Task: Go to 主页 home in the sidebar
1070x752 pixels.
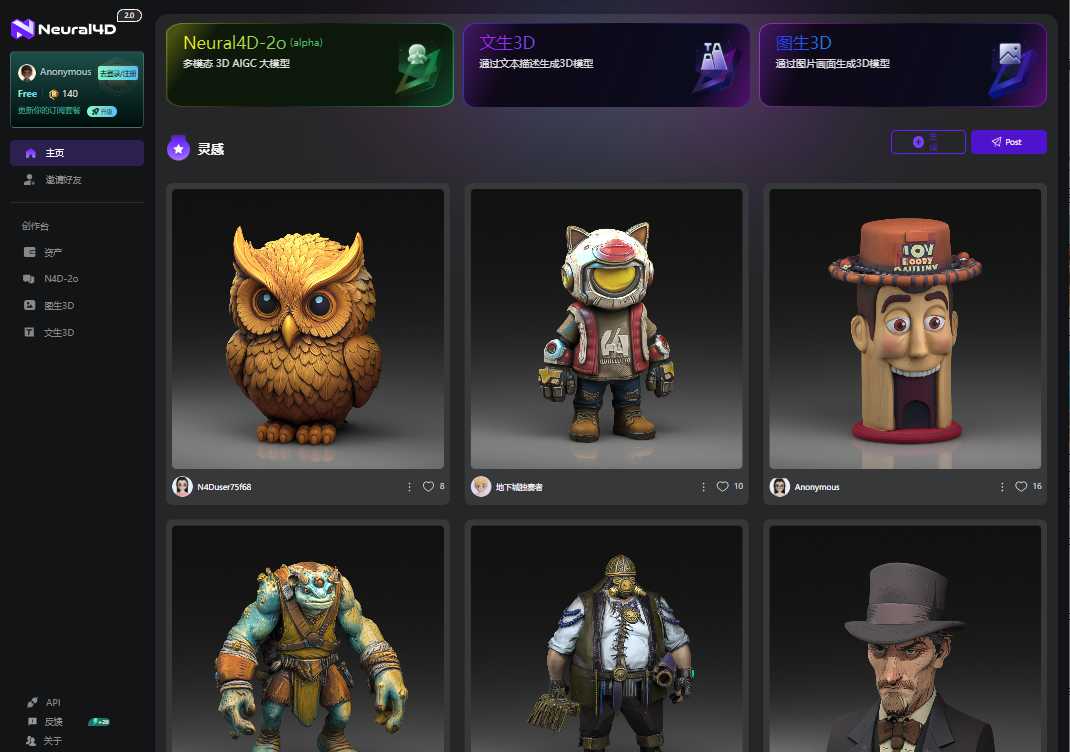Action: pos(76,153)
